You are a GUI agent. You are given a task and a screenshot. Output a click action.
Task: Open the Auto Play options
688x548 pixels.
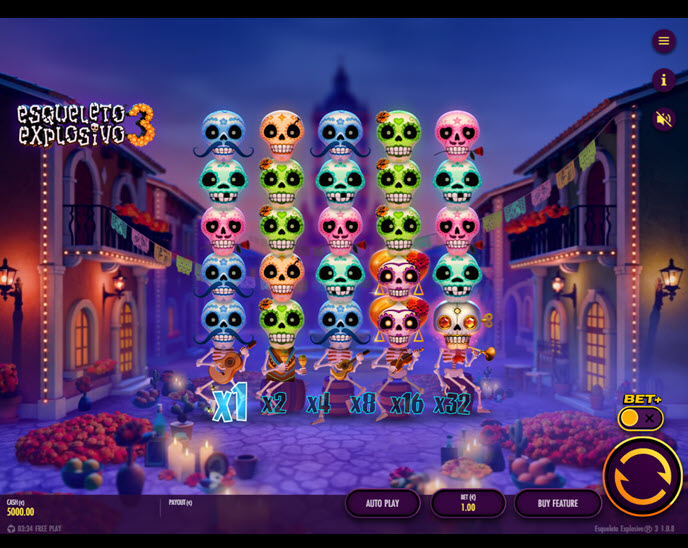pyautogui.click(x=382, y=503)
